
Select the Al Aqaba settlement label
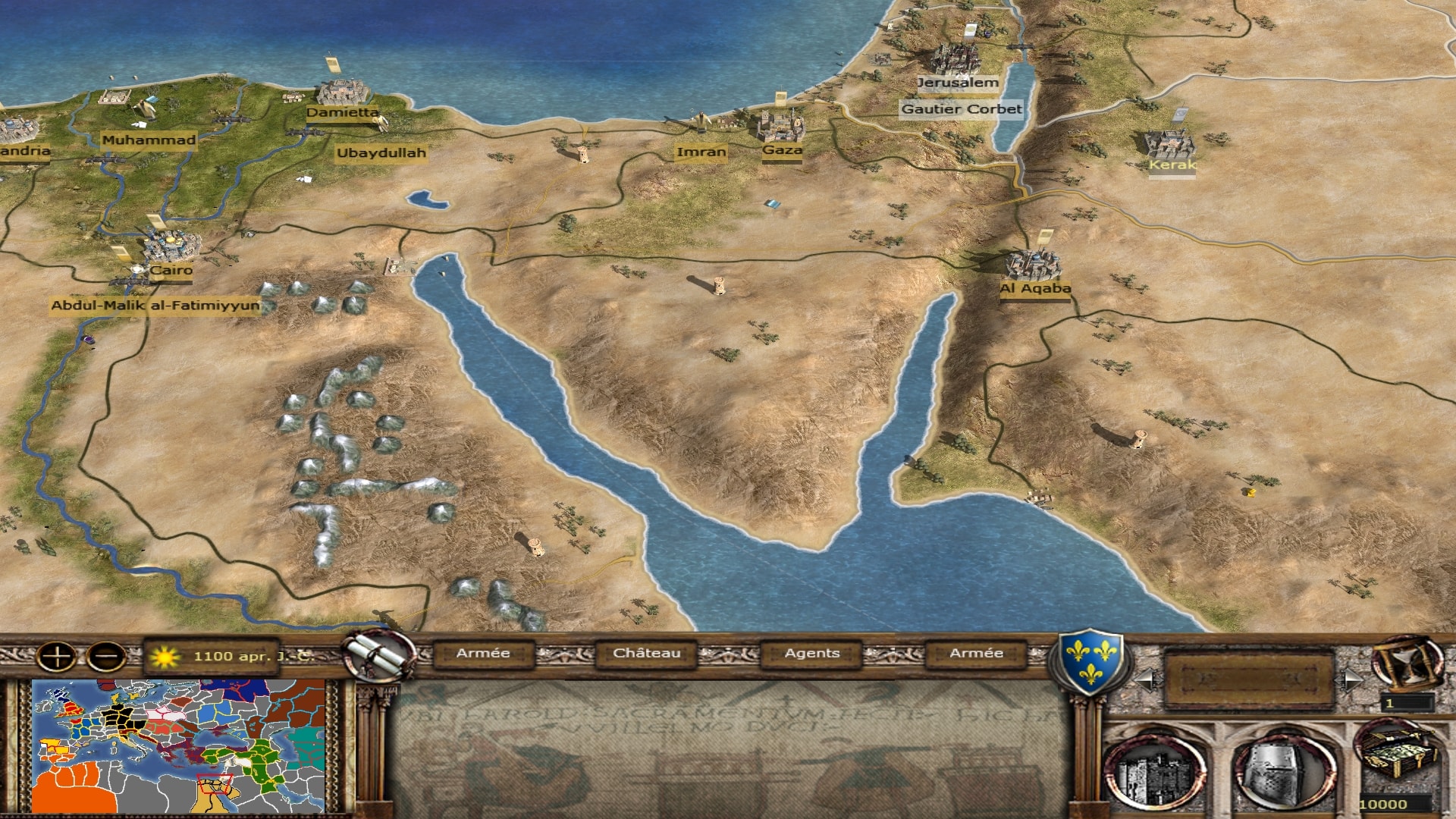[1035, 288]
